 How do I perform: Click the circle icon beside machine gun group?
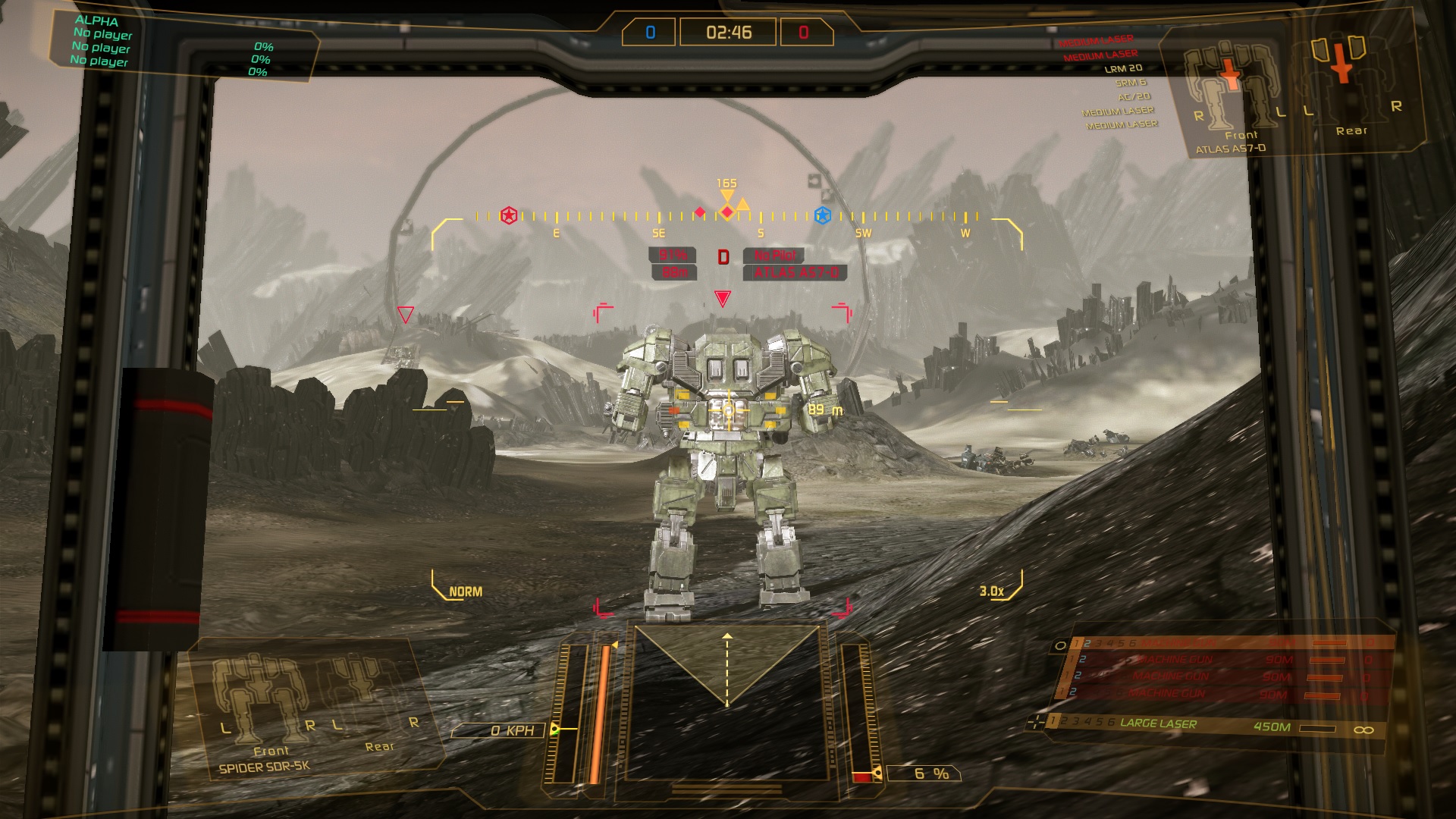click(1060, 645)
